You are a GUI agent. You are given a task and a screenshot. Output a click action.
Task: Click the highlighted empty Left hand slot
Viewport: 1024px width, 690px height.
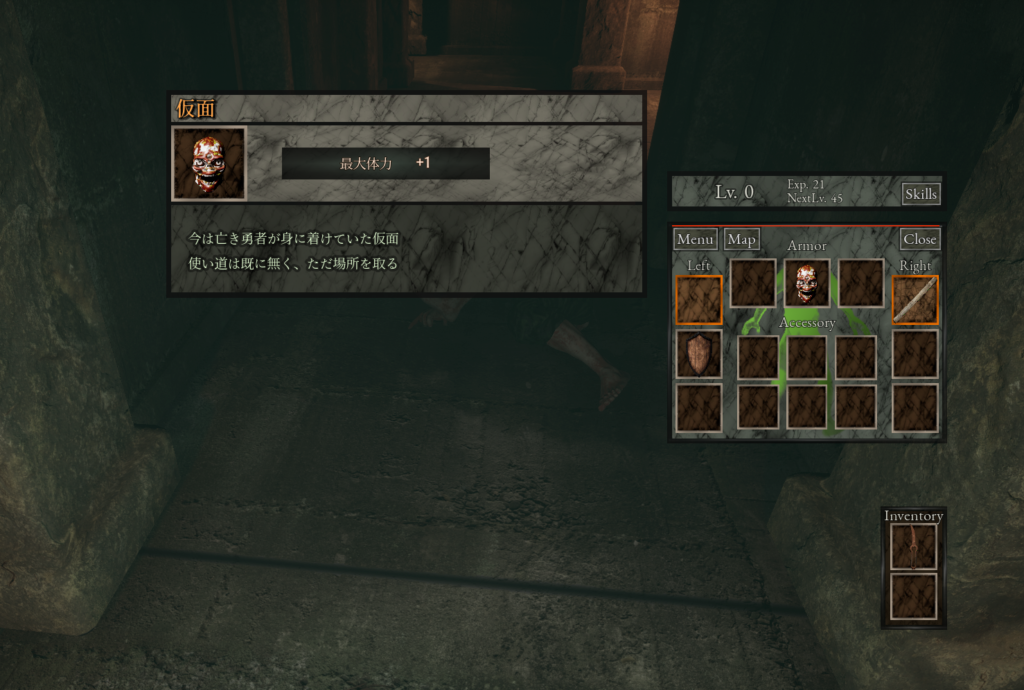[698, 300]
